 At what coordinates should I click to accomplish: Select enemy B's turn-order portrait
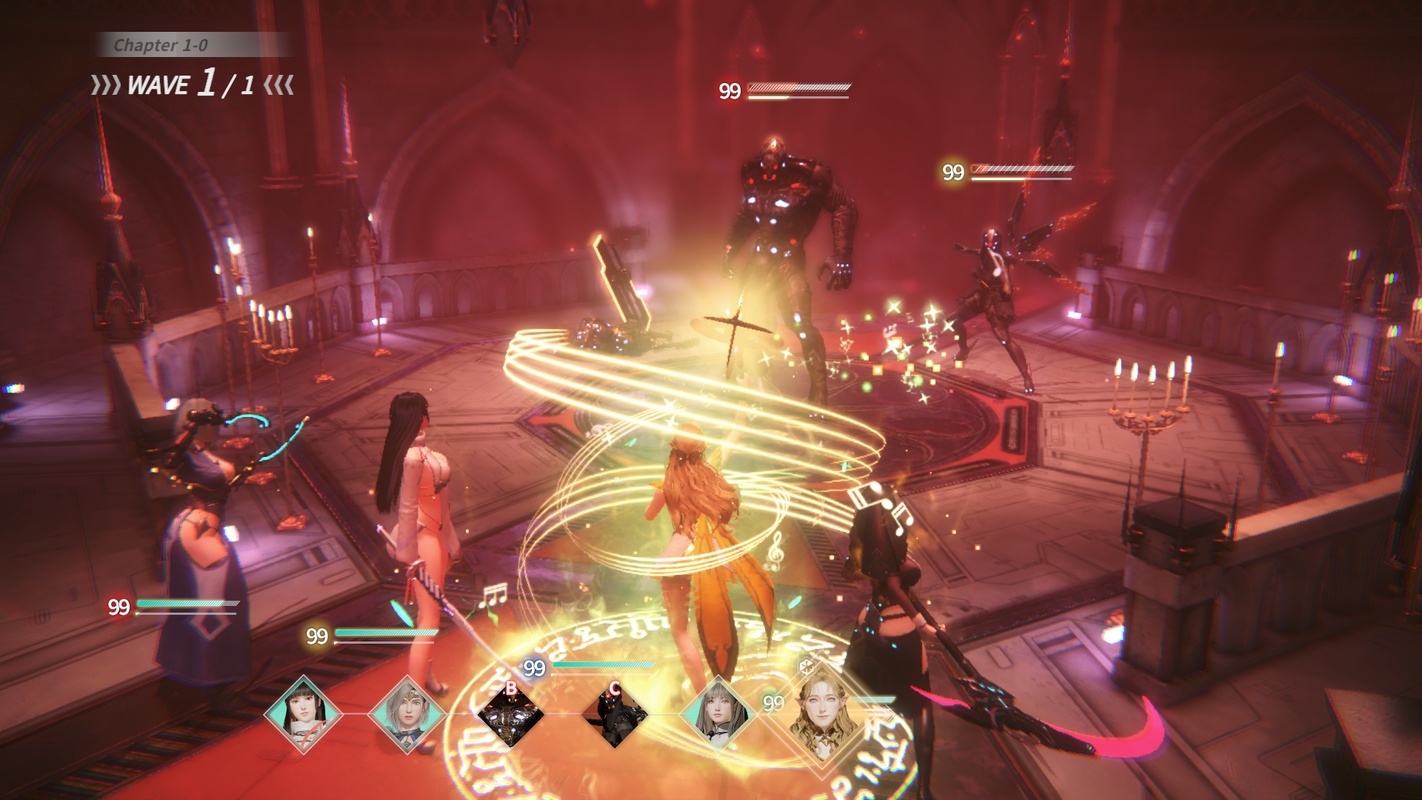coord(510,714)
